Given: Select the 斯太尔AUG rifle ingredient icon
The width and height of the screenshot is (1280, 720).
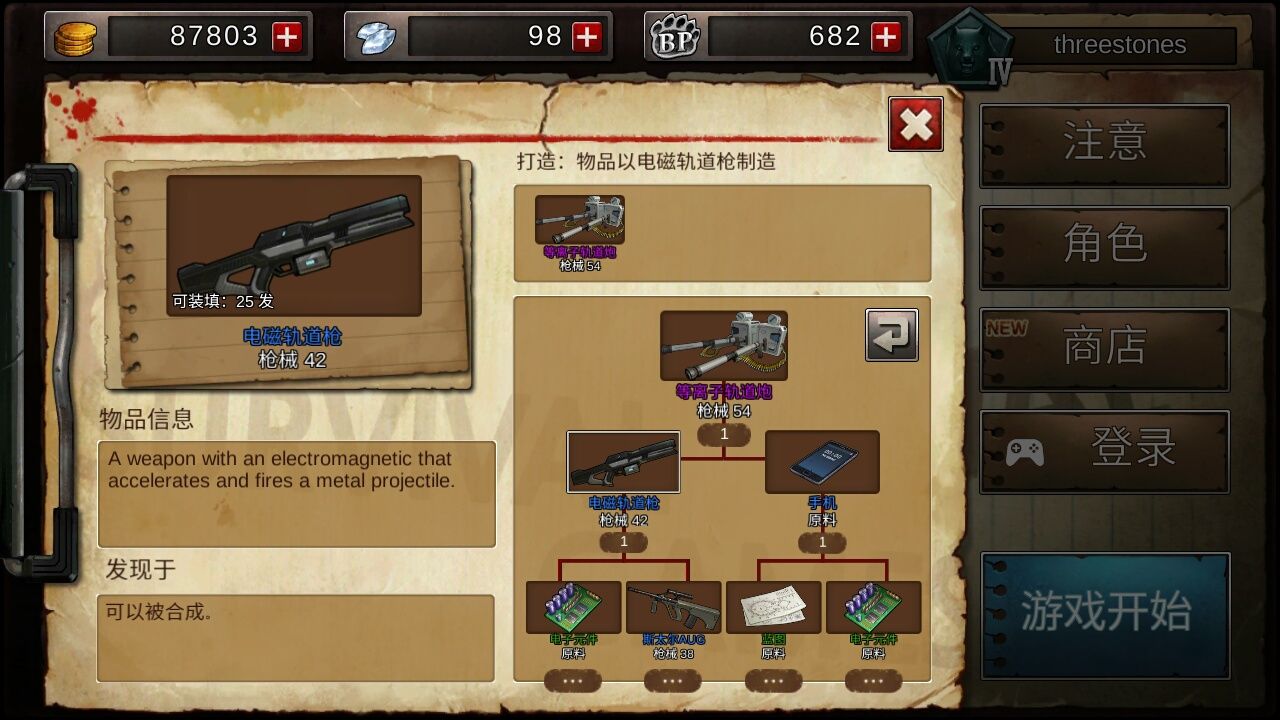Looking at the screenshot, I should tap(672, 604).
